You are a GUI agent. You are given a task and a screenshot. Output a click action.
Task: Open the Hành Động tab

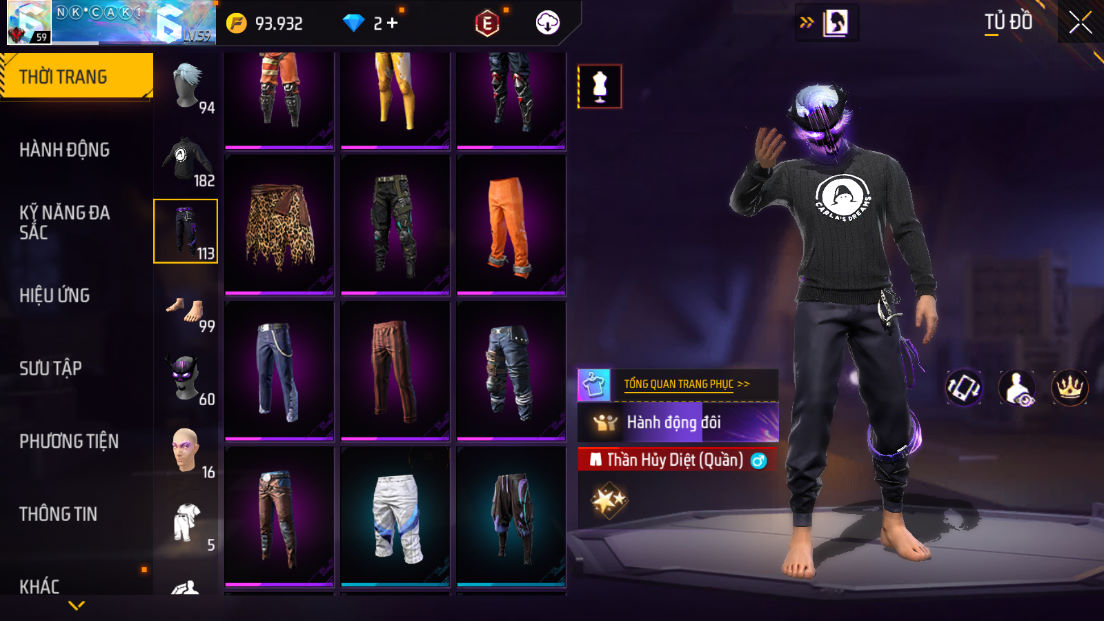click(64, 150)
